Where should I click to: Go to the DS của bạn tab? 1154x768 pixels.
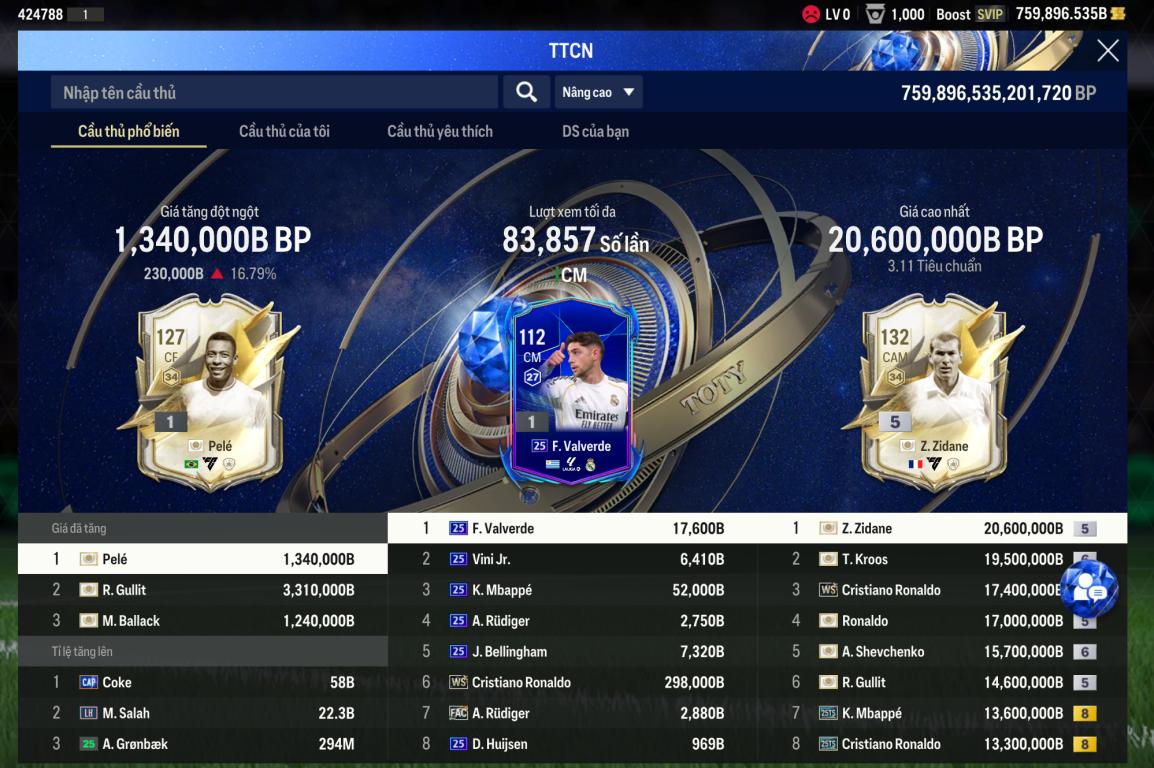[595, 131]
